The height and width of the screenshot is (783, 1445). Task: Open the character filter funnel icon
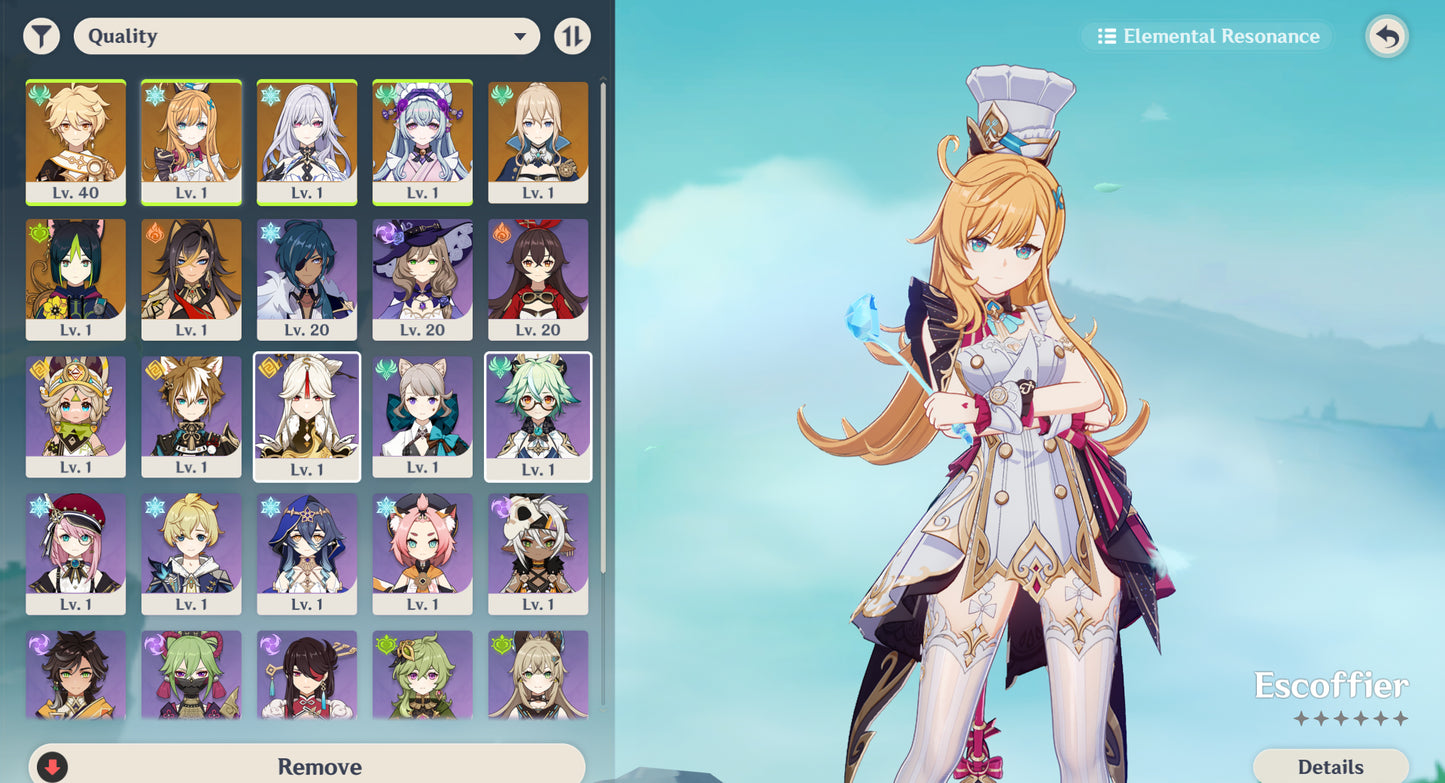(42, 35)
